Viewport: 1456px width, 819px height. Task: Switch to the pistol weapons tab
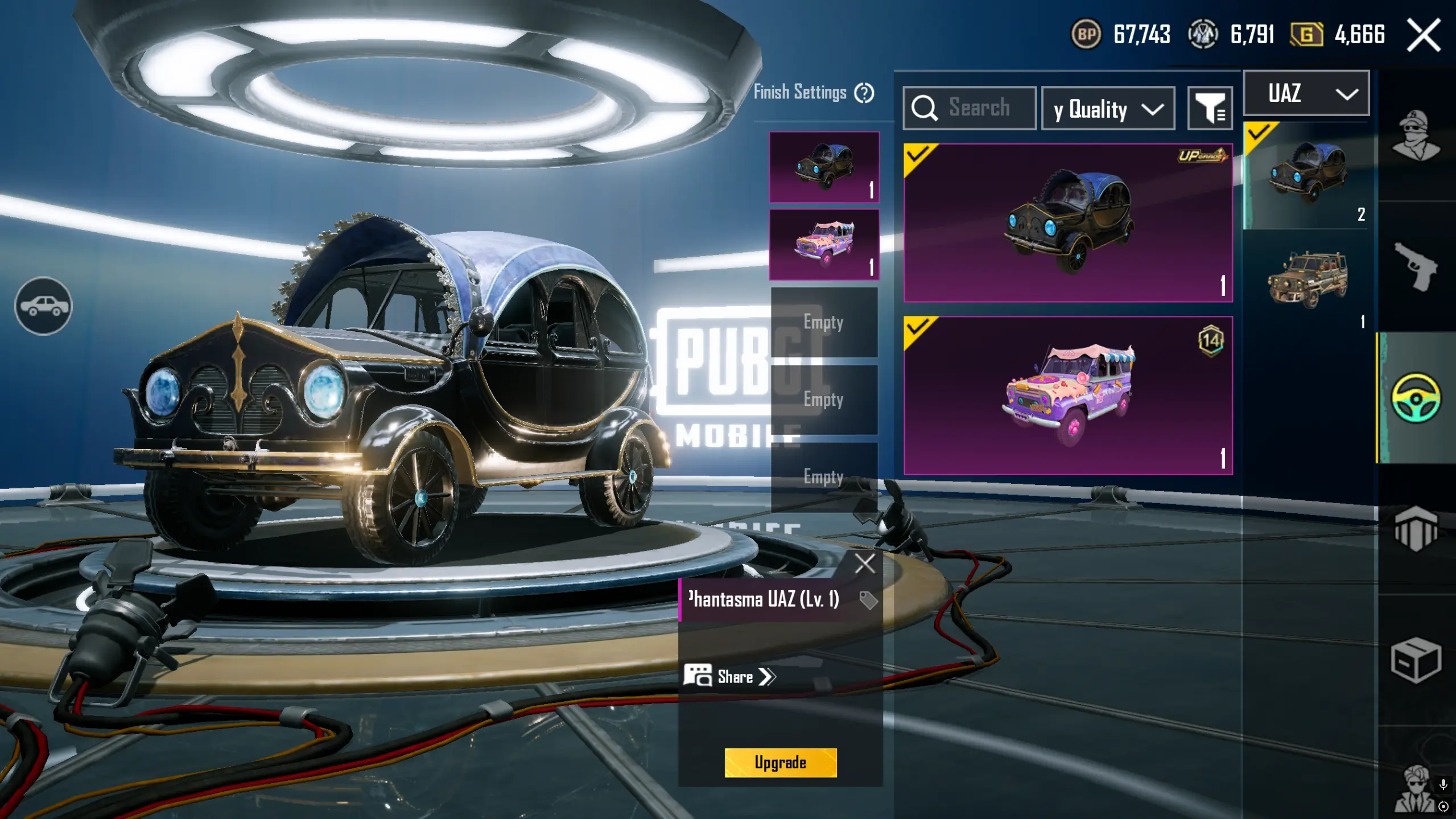(x=1416, y=266)
